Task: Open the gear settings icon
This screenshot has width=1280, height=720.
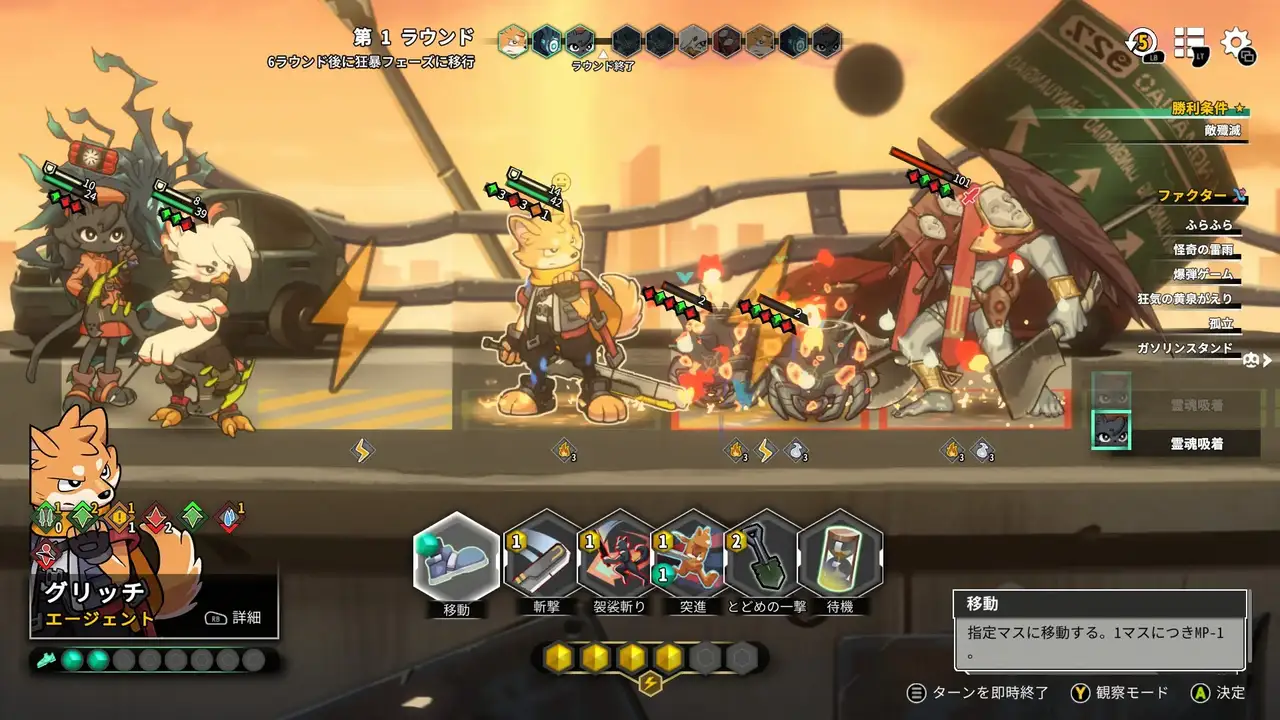Action: coord(1238,43)
